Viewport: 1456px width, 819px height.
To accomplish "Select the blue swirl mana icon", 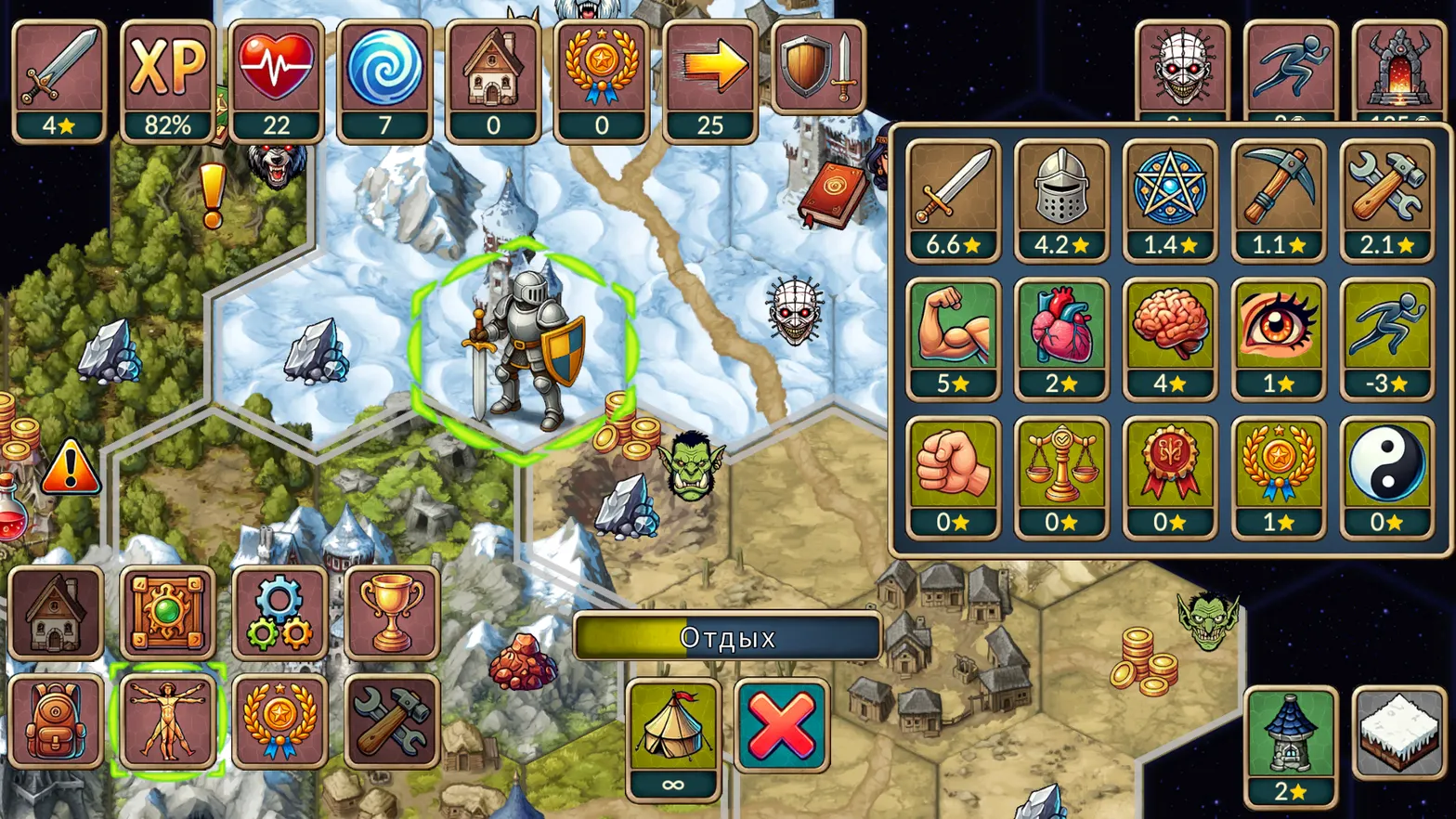I will (x=384, y=81).
